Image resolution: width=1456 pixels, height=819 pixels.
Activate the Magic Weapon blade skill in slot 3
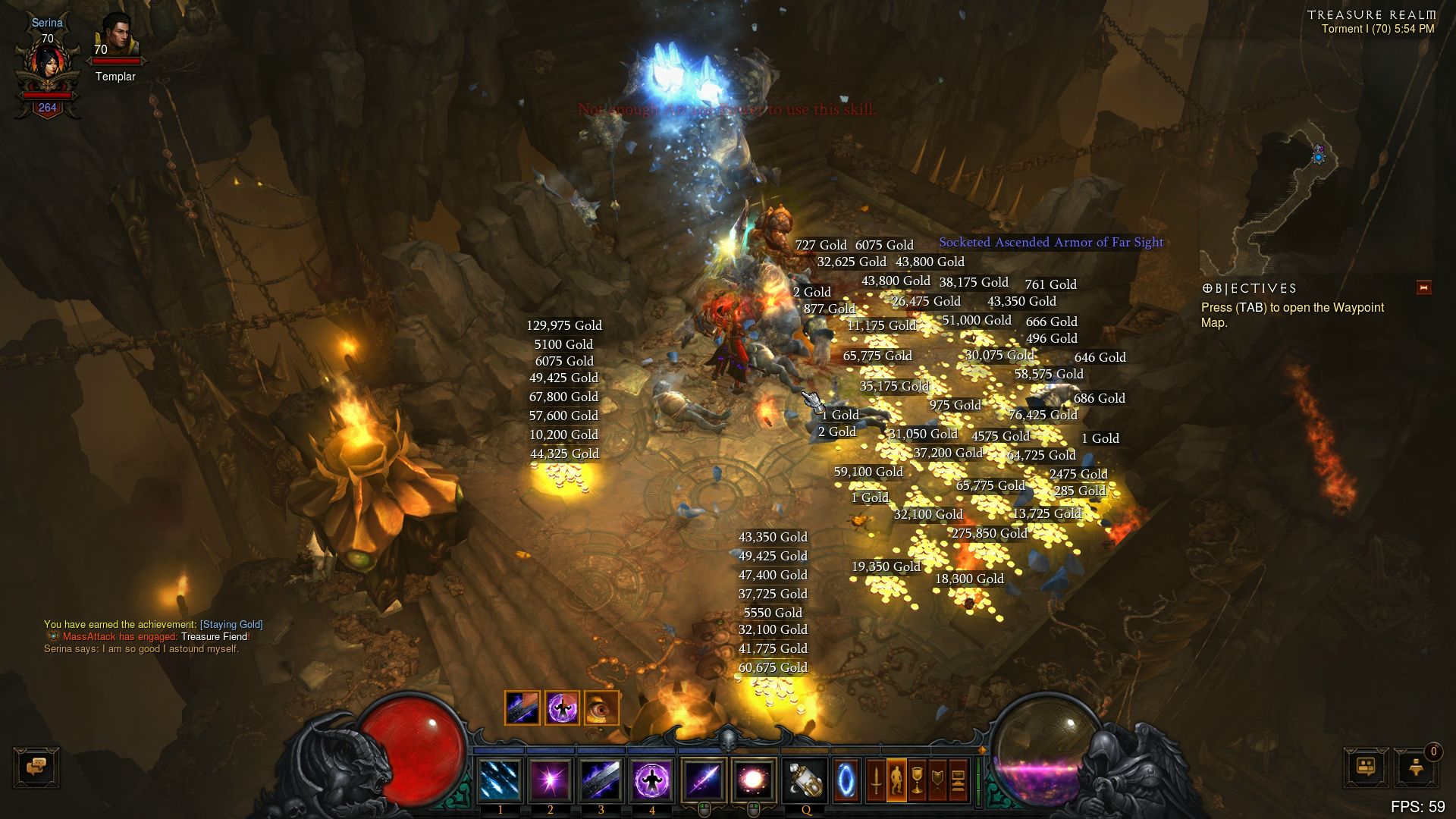click(601, 780)
